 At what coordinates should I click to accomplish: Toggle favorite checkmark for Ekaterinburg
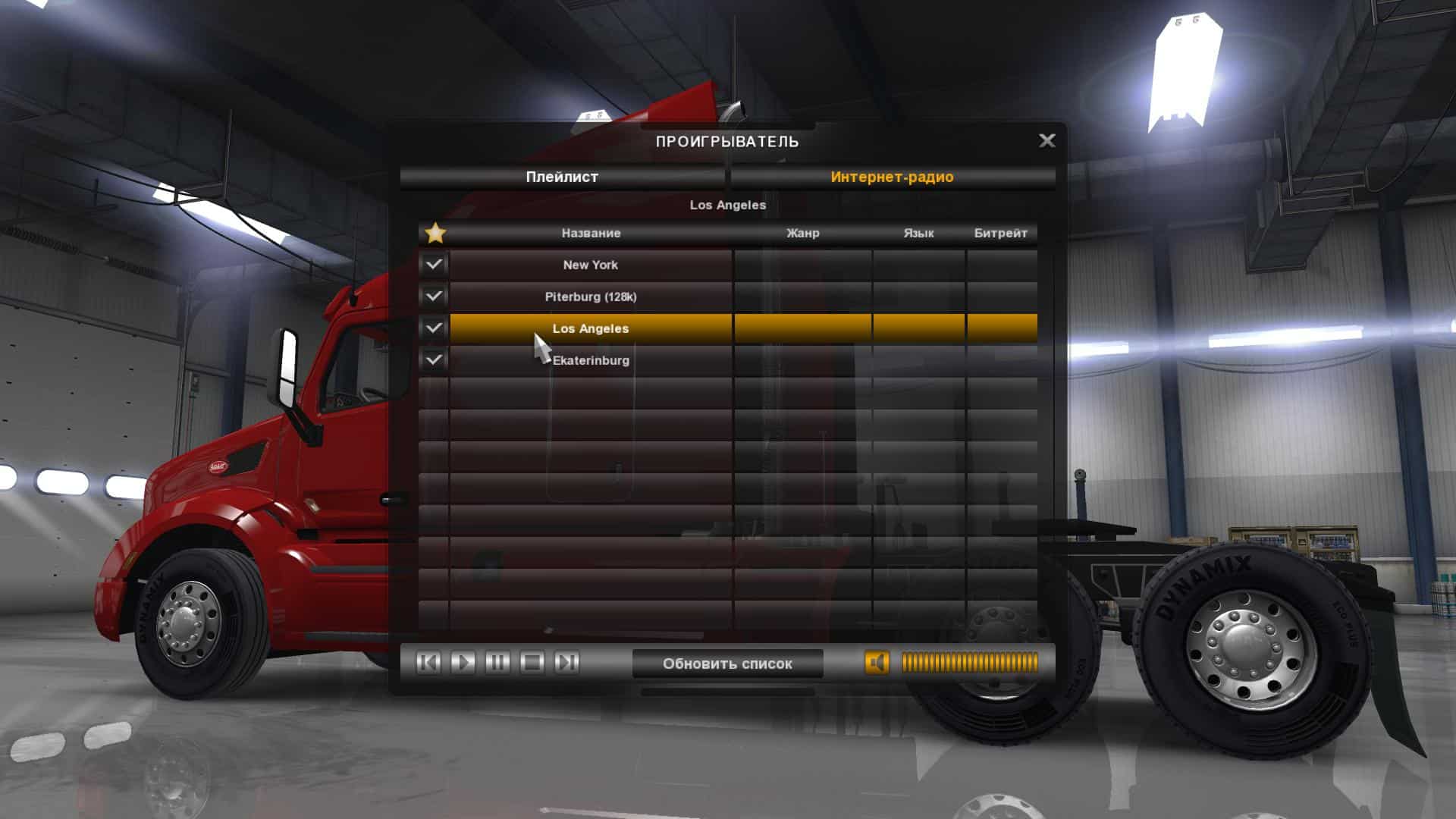(x=434, y=360)
